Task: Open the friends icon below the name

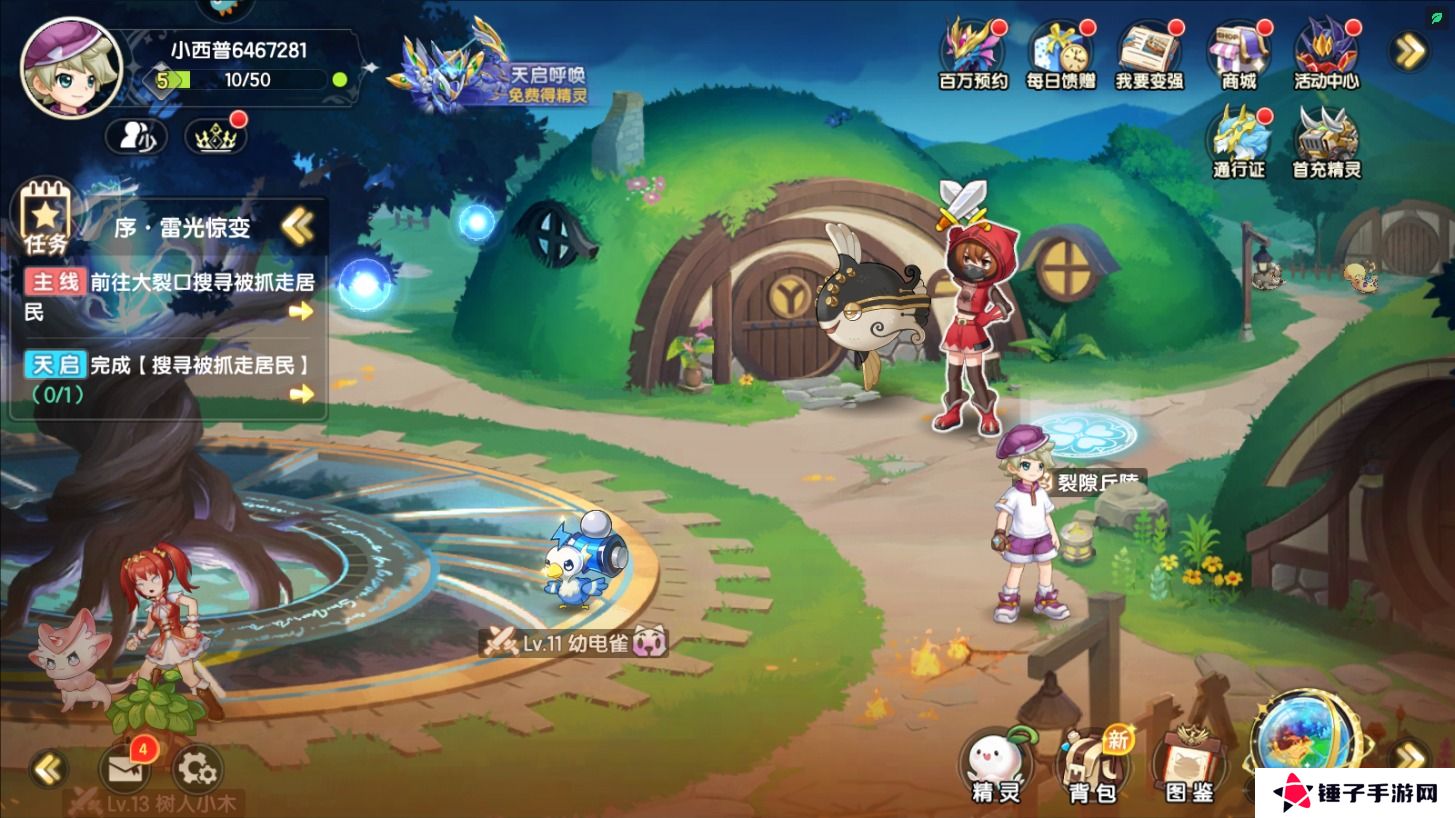Action: tap(136, 137)
